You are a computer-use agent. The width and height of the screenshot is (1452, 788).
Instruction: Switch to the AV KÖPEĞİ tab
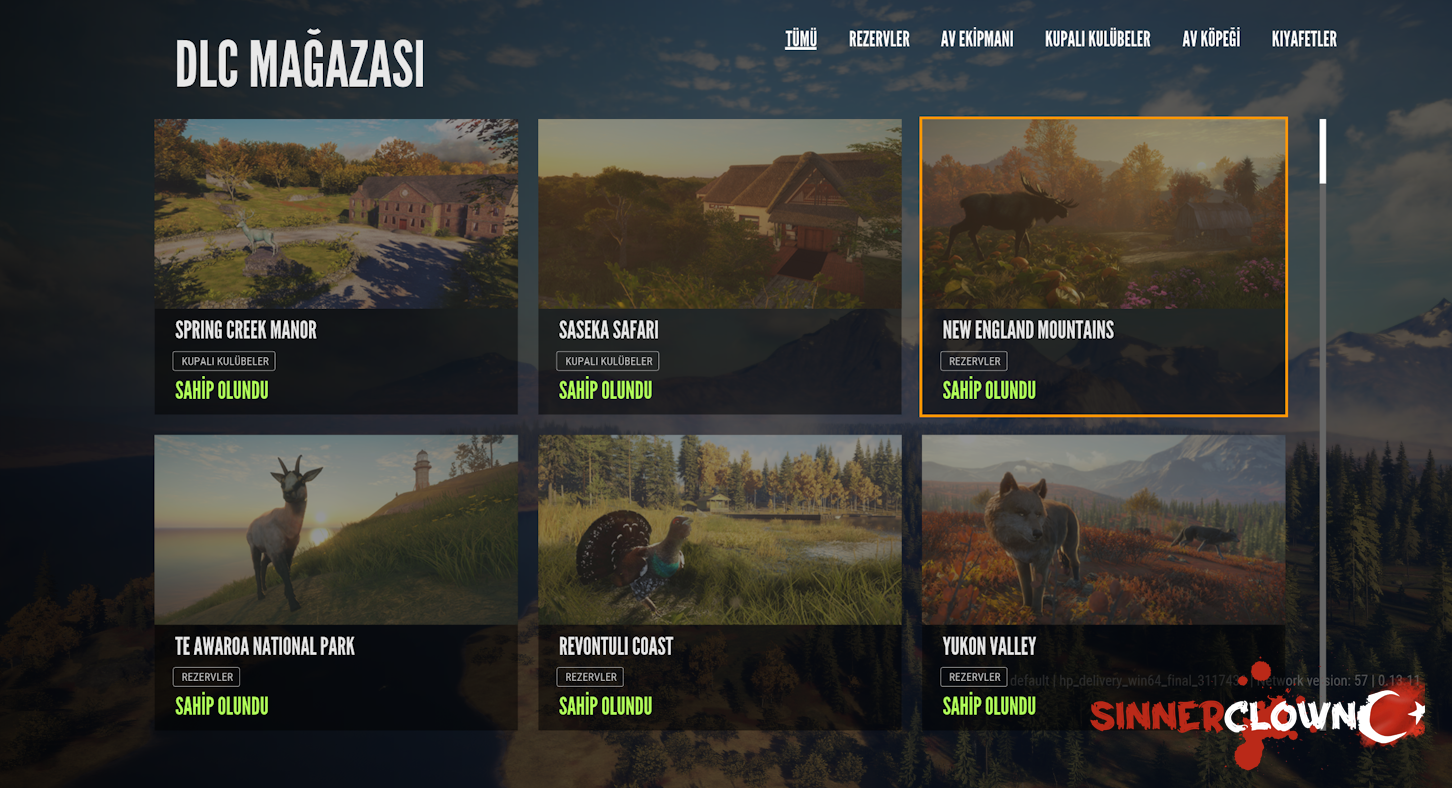point(1210,40)
